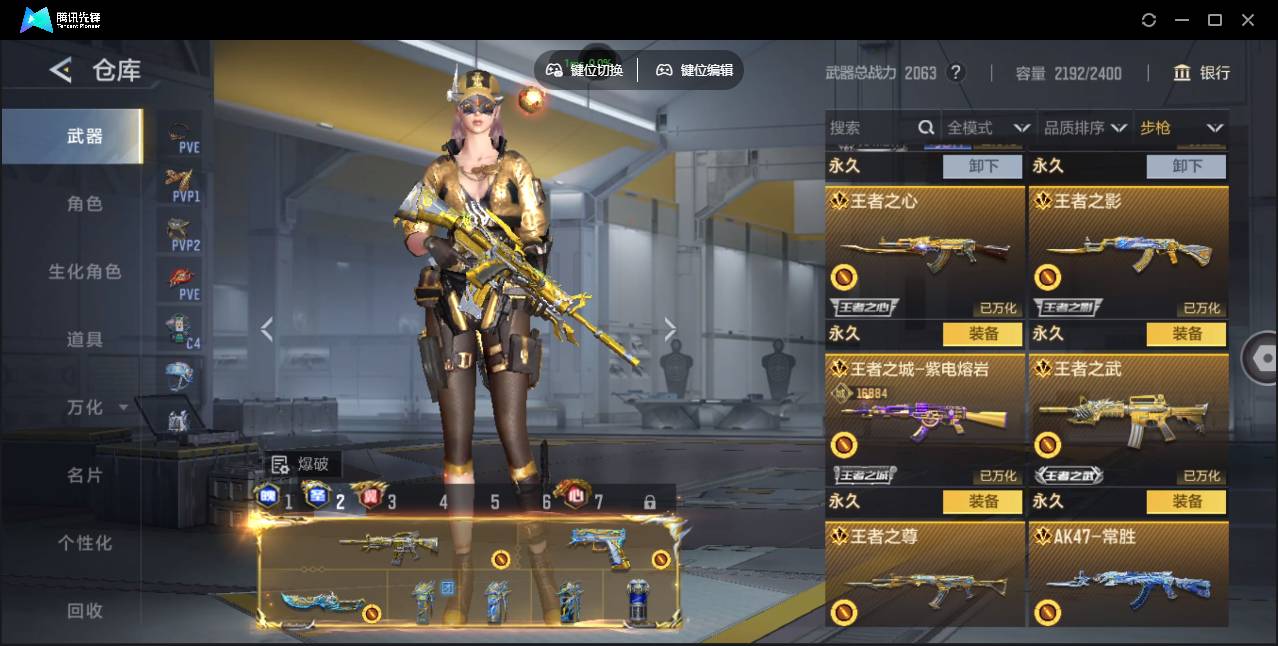This screenshot has height=646, width=1278.
Task: Switch to the 个性化 personalization tab
Action: coord(85,543)
